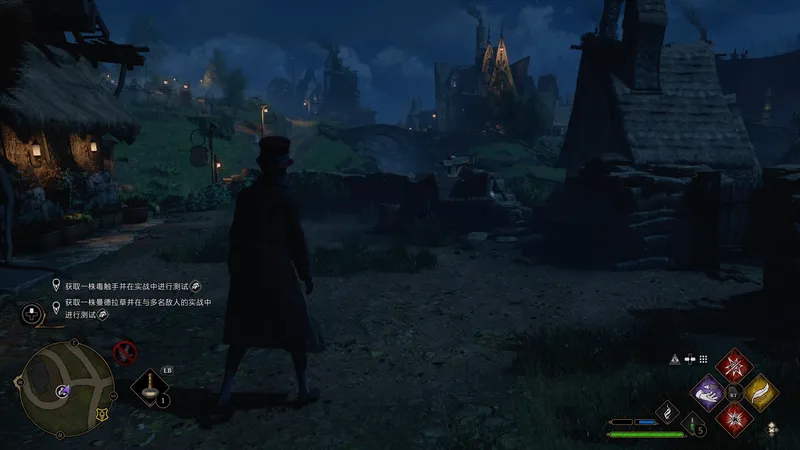The width and height of the screenshot is (800, 450).
Task: Click the nine-dot grid icon
Action: tap(703, 359)
